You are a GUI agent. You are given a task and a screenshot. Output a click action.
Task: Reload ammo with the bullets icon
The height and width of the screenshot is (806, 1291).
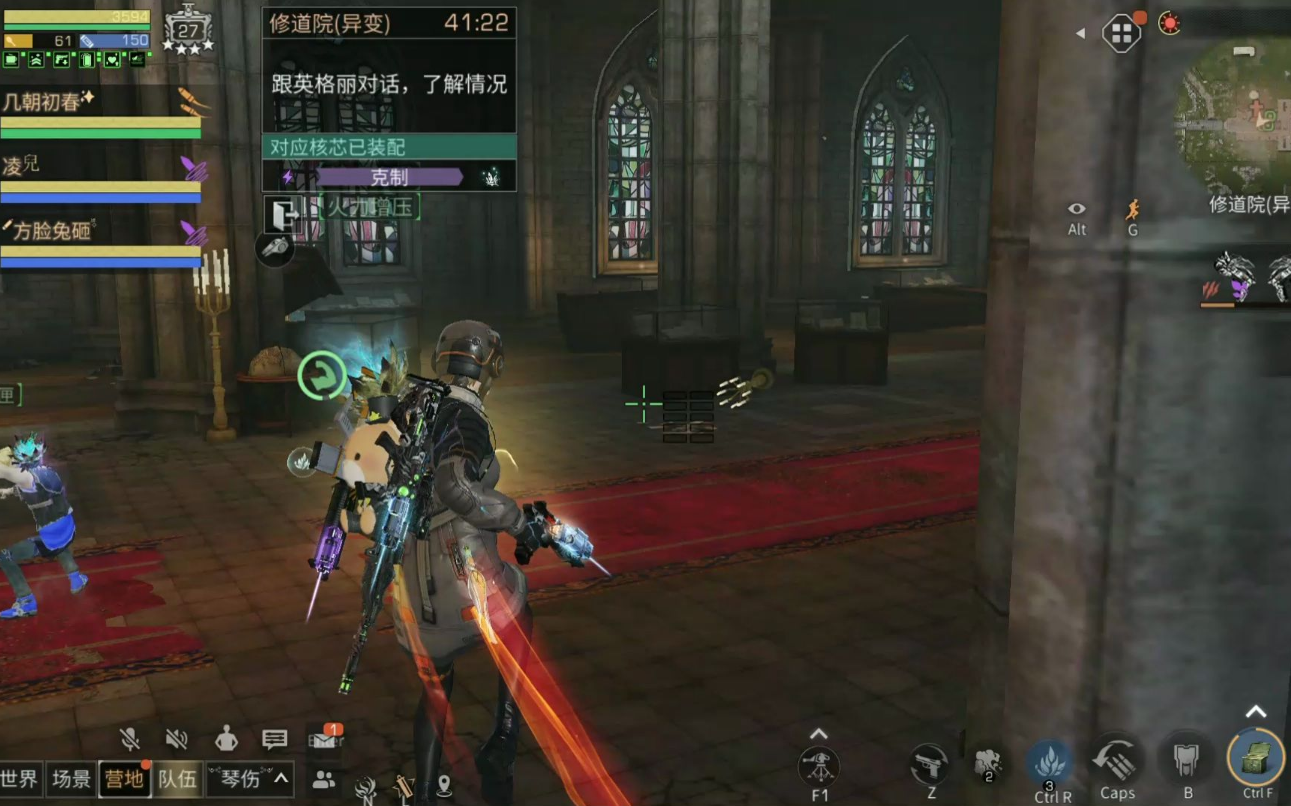coord(1116,763)
